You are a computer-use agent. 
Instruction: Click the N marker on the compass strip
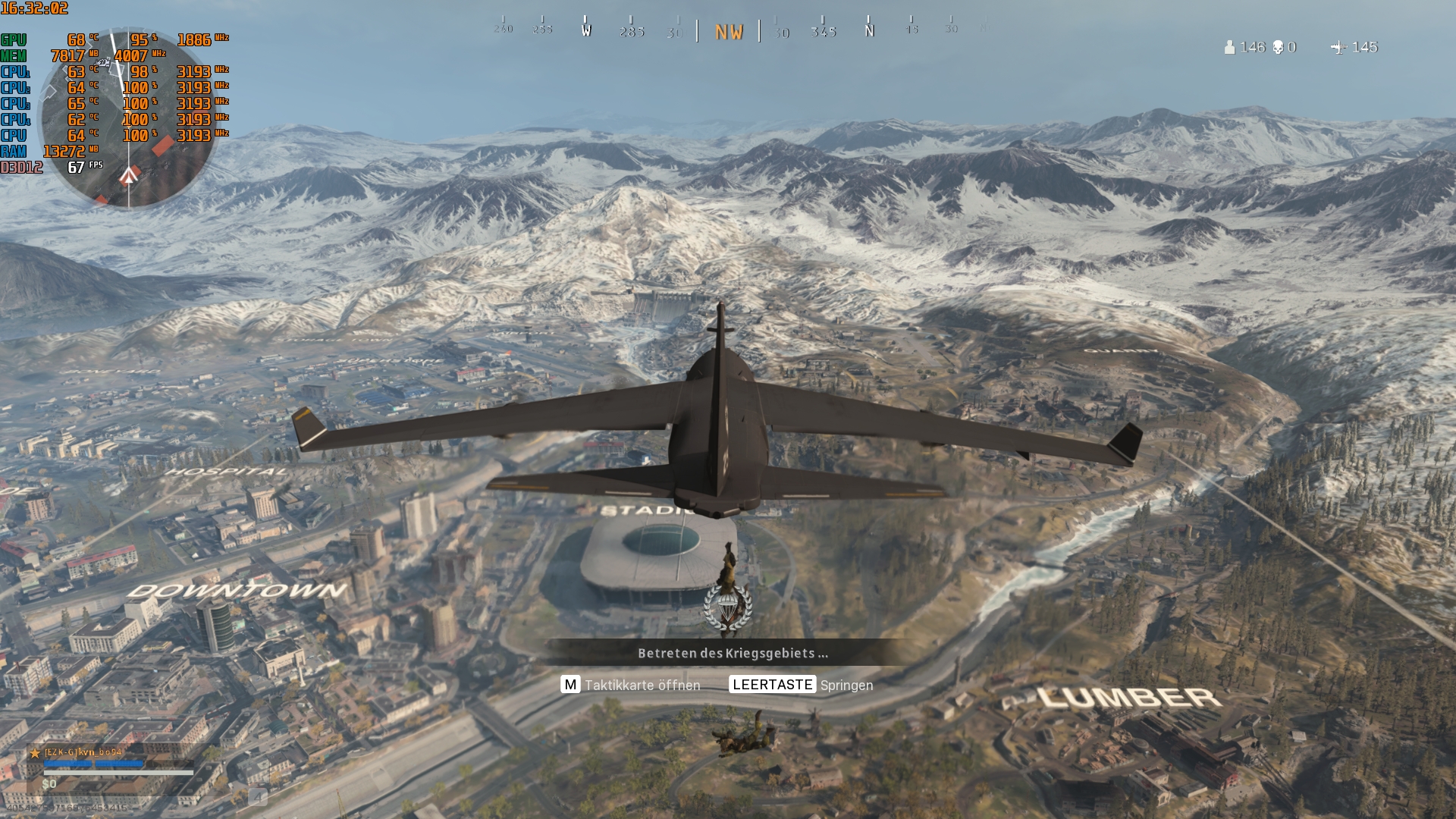869,32
